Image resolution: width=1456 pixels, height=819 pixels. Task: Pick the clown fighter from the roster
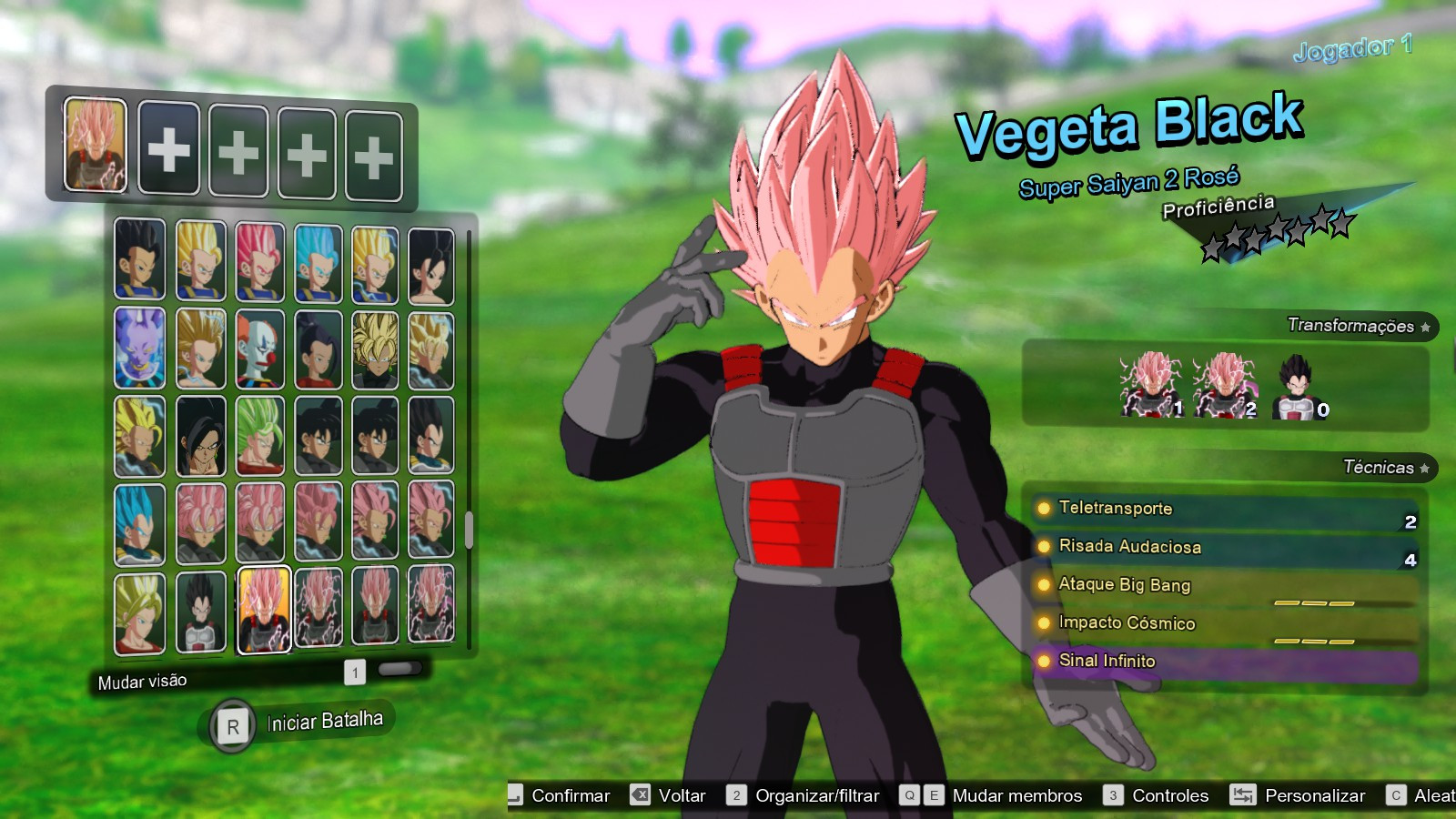click(259, 349)
